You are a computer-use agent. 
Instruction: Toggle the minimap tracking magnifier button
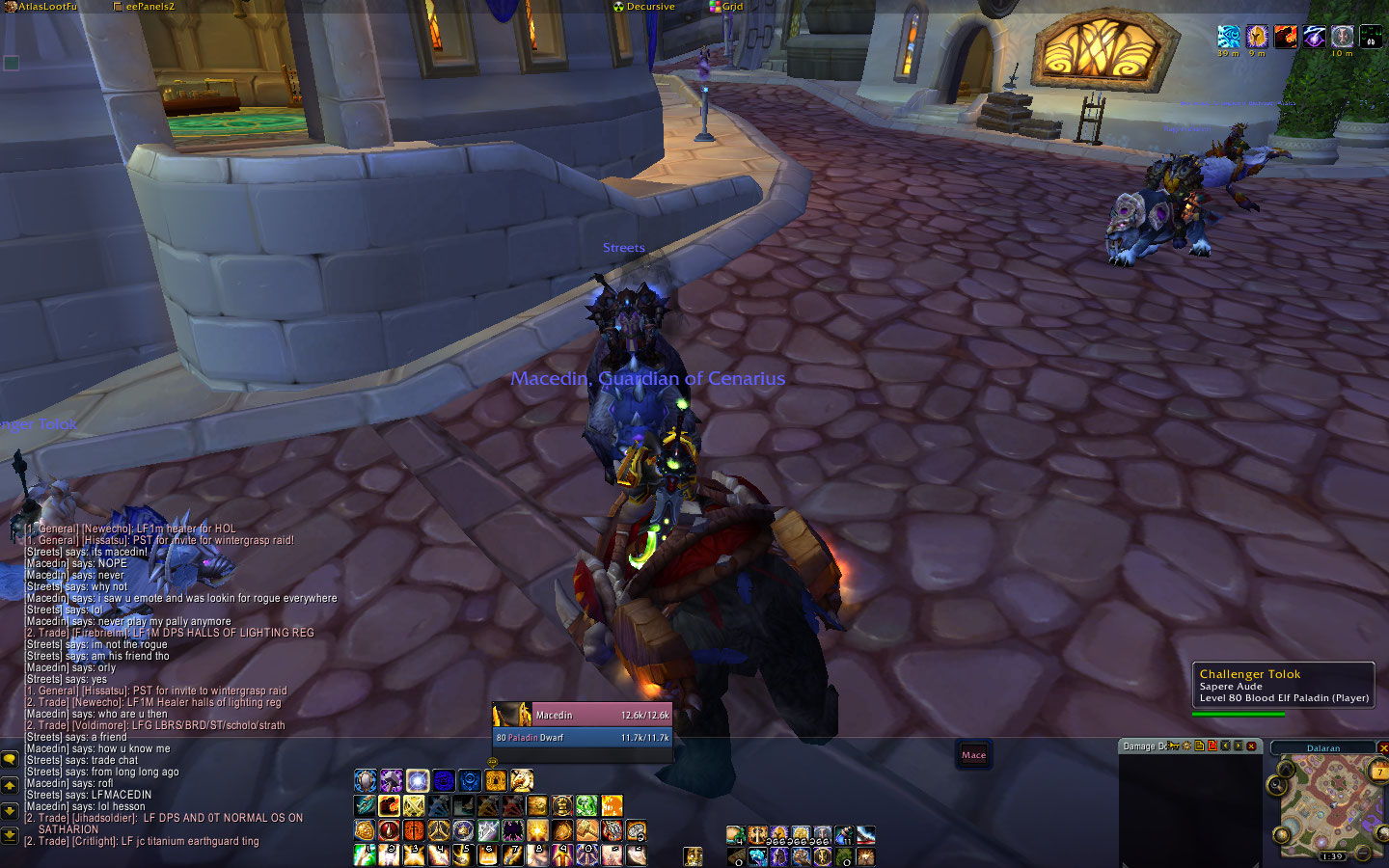pyautogui.click(x=1279, y=785)
